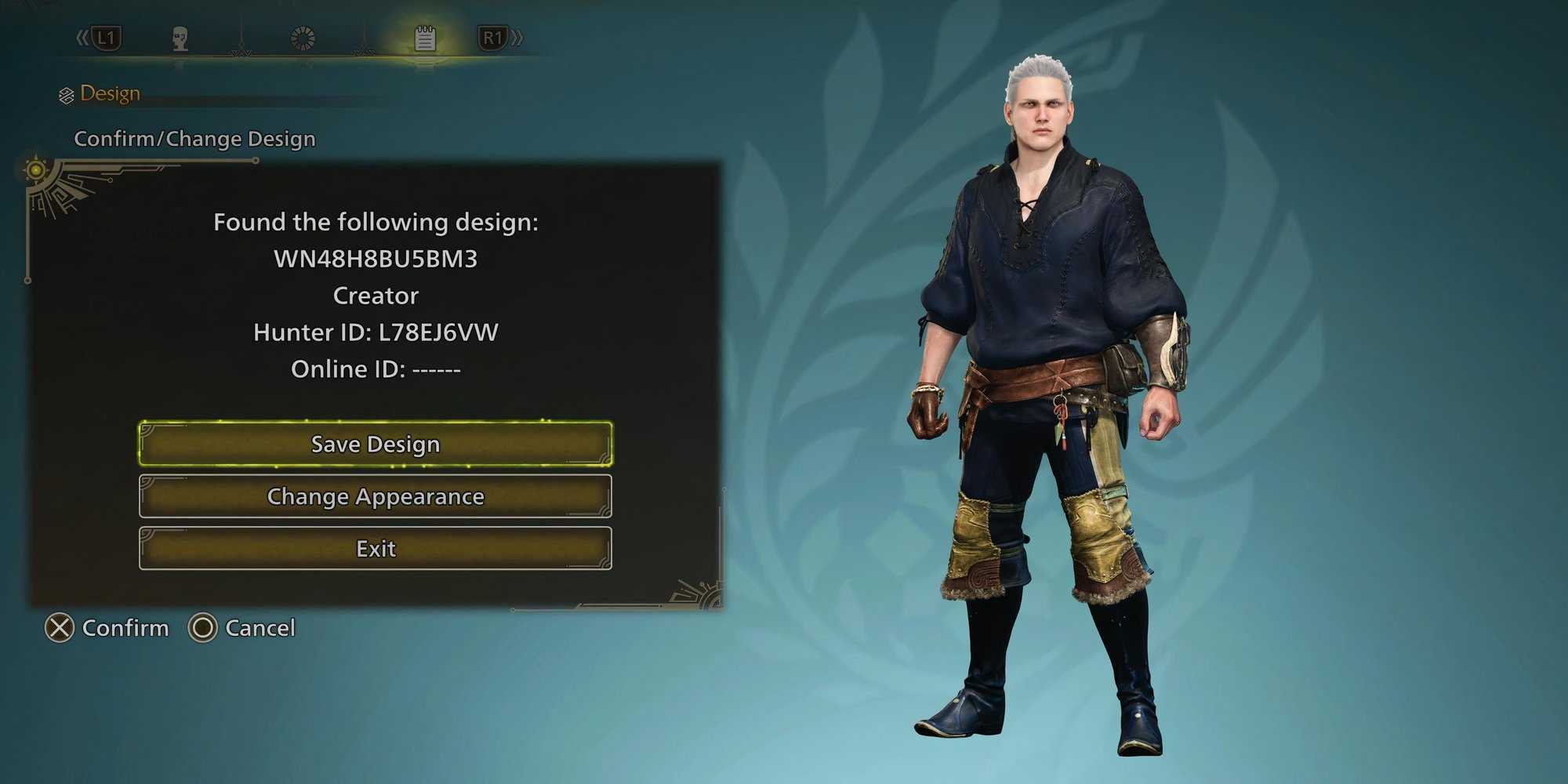Select Exit to leave this menu
Viewport: 1568px width, 784px height.
point(376,548)
